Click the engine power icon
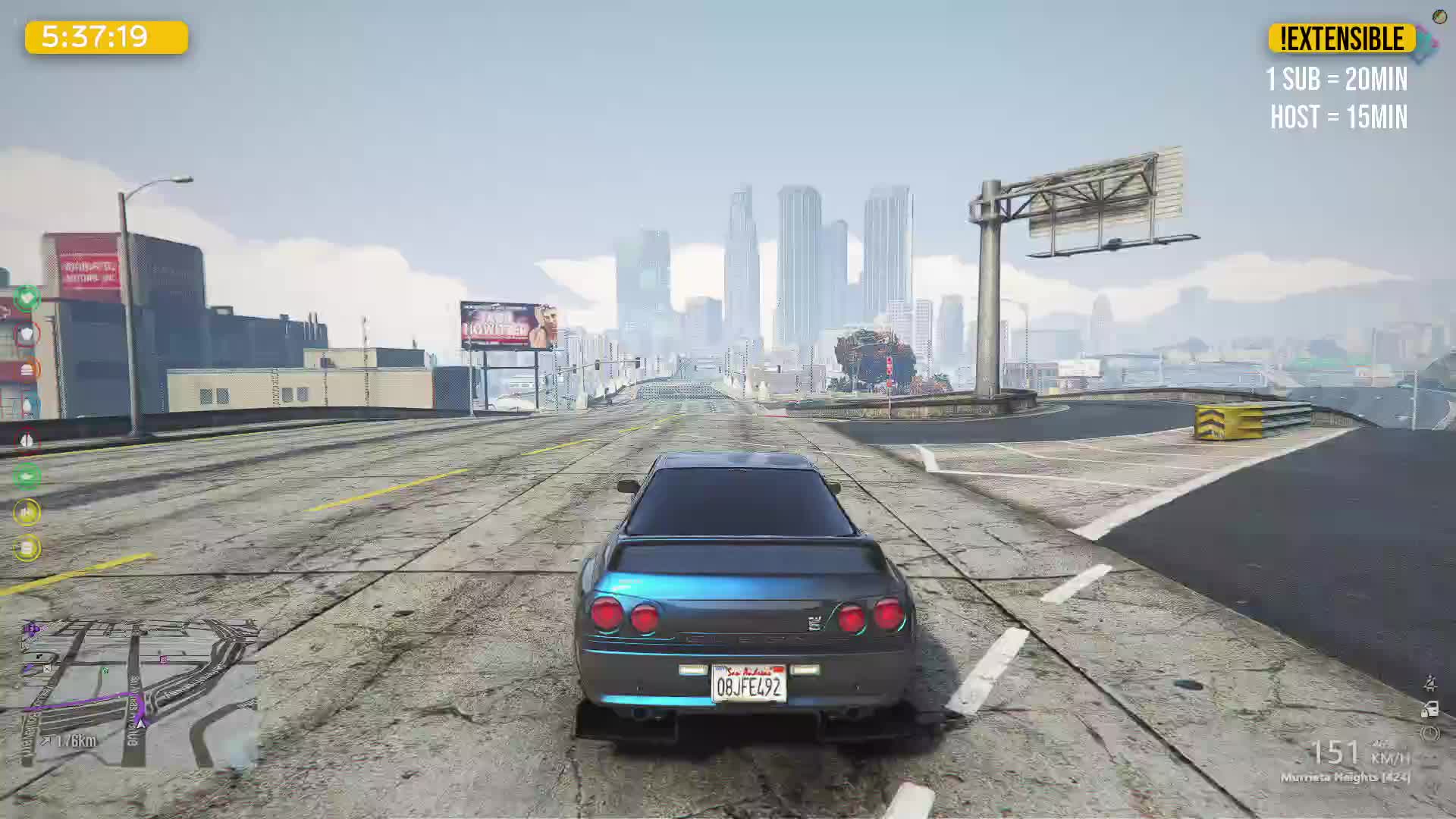Image resolution: width=1456 pixels, height=819 pixels. pyautogui.click(x=1429, y=733)
